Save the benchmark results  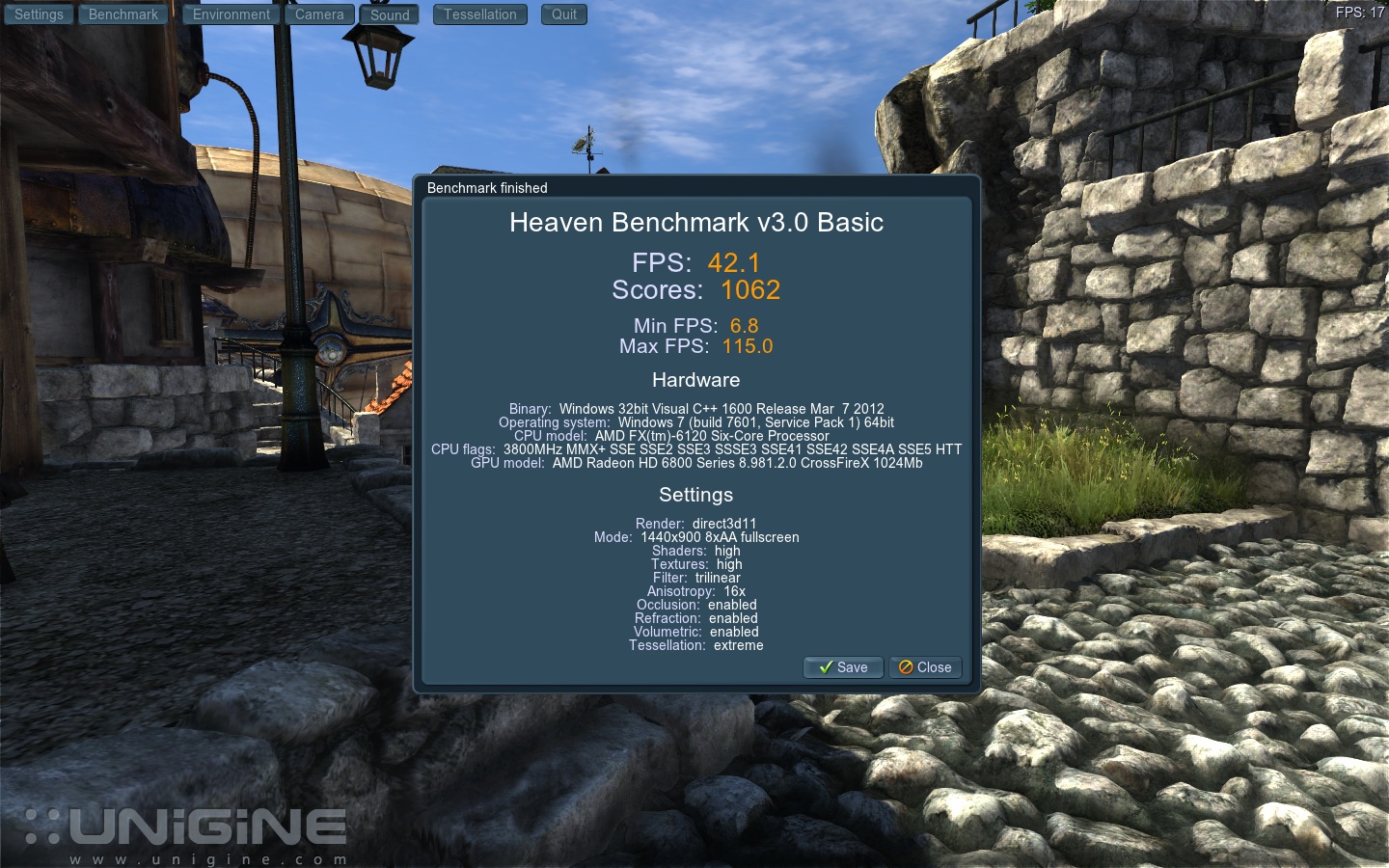click(x=843, y=667)
